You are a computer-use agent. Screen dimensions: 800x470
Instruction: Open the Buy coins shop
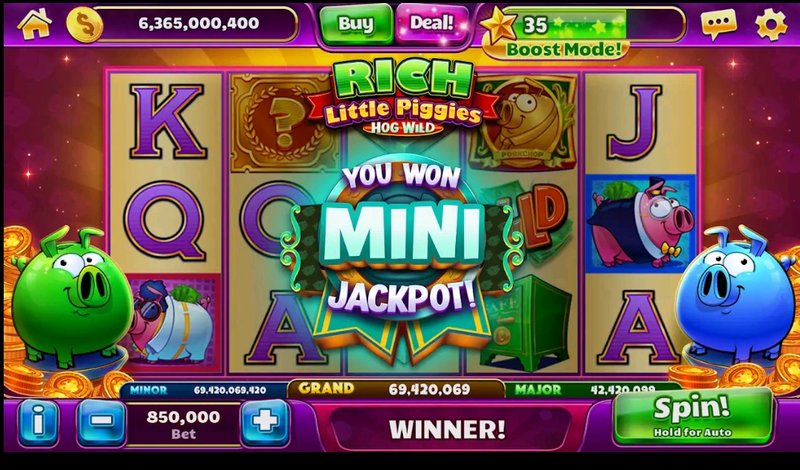coord(357,23)
